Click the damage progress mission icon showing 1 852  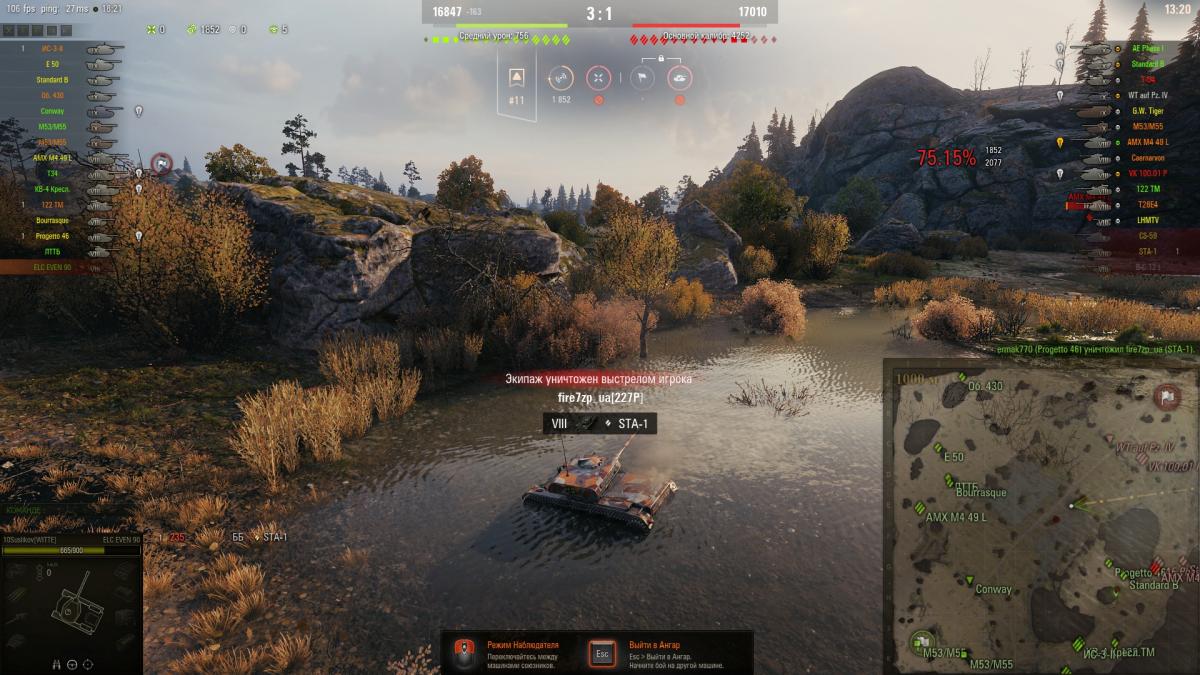tap(561, 78)
